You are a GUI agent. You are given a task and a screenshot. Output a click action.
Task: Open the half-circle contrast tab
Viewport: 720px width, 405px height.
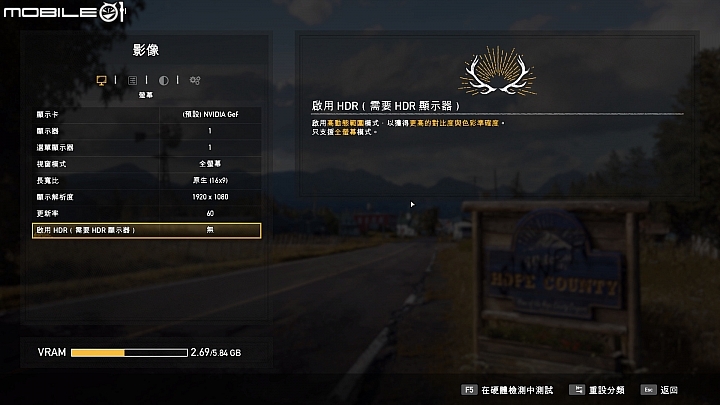click(x=163, y=80)
